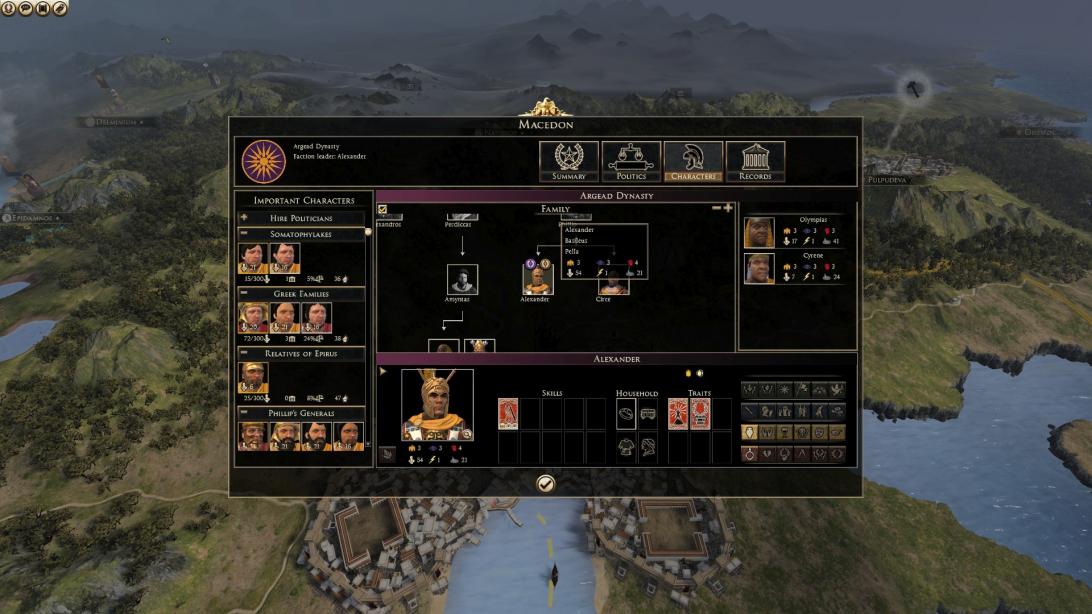Click the Macedon faction sun emblem
1092x614 pixels.
(x=263, y=161)
